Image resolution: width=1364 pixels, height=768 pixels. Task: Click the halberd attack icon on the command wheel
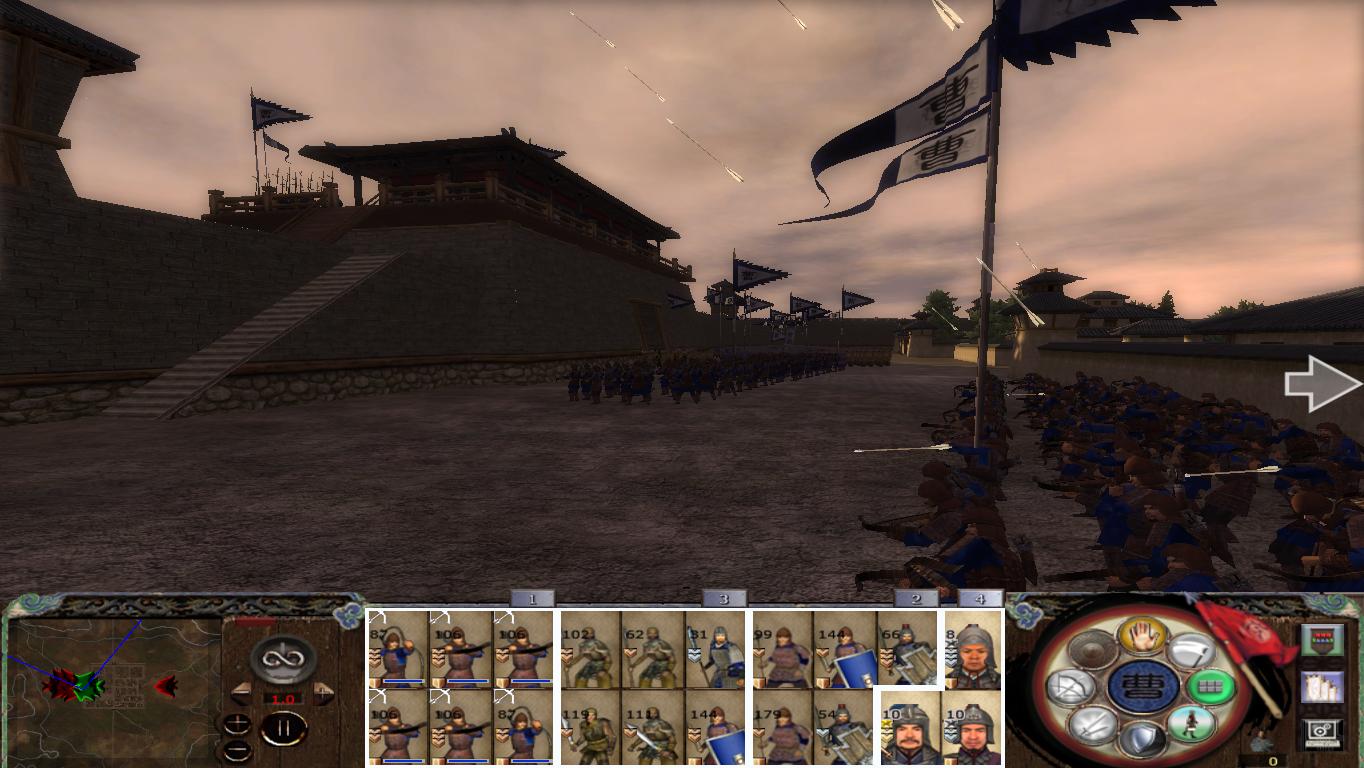pyautogui.click(x=1190, y=651)
